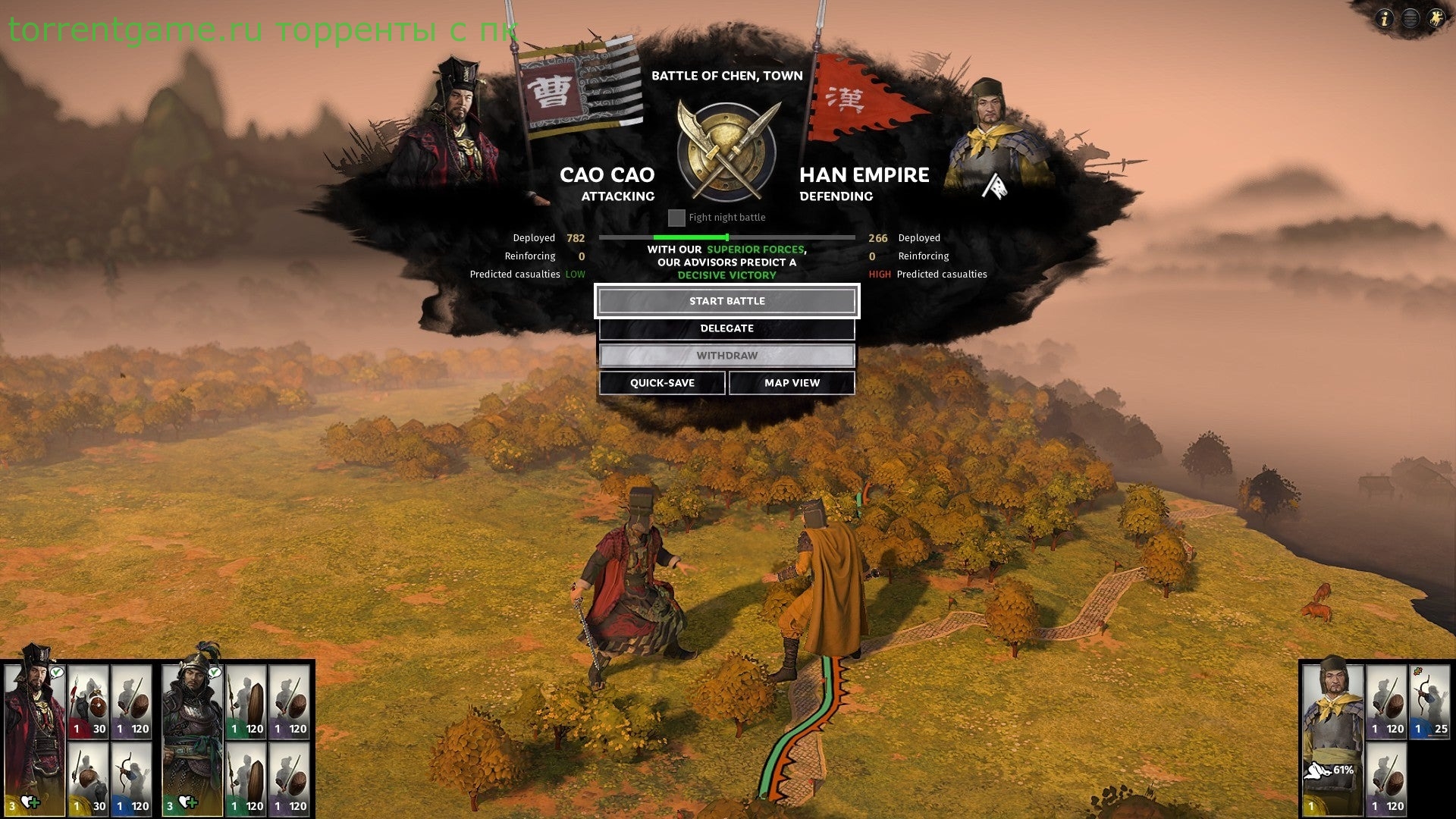Choose Delegate to auto-resolve the battle
1456x819 pixels.
click(726, 328)
